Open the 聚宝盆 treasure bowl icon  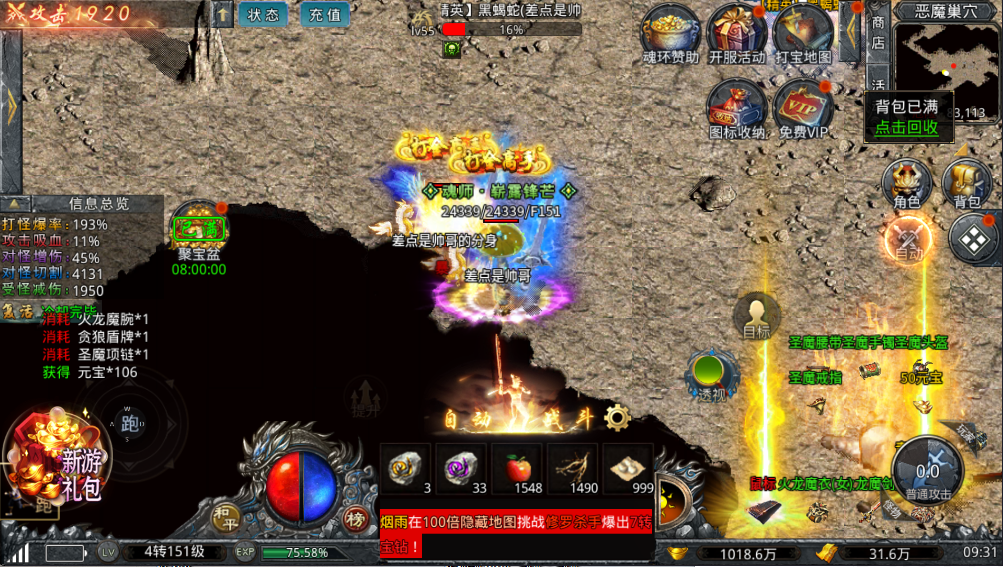(199, 231)
